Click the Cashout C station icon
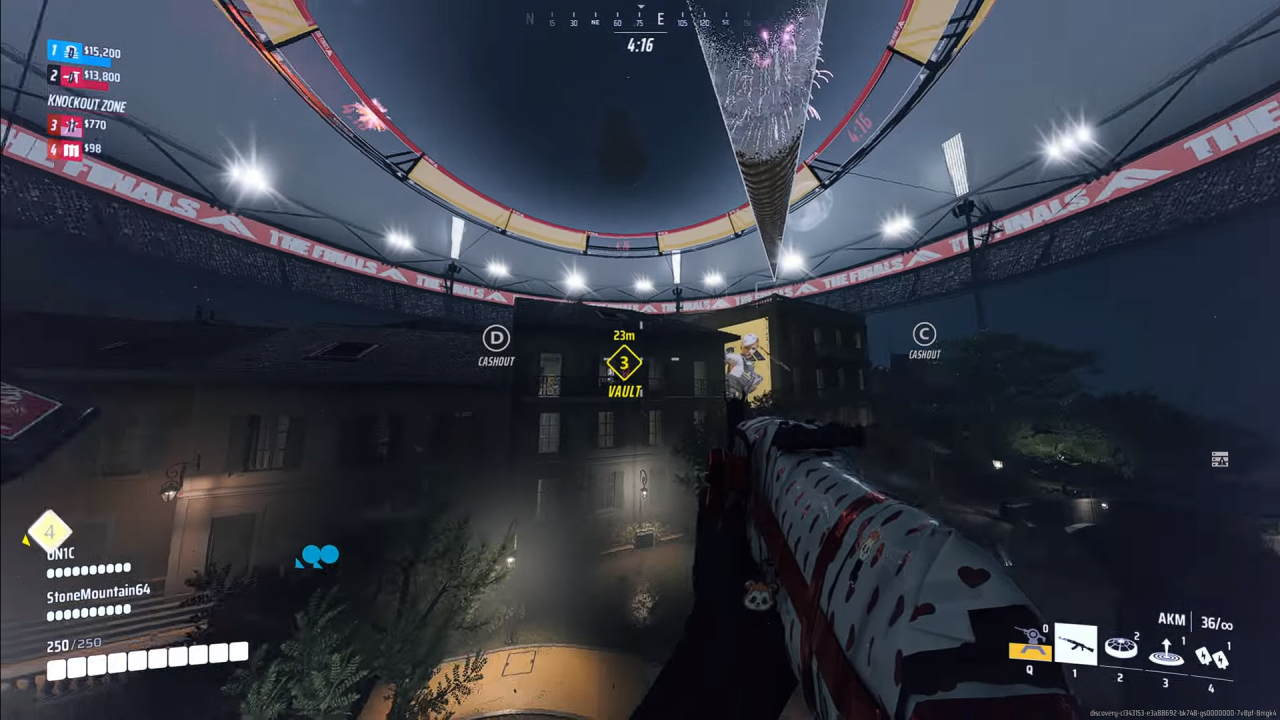This screenshot has width=1280, height=720. pyautogui.click(x=923, y=335)
